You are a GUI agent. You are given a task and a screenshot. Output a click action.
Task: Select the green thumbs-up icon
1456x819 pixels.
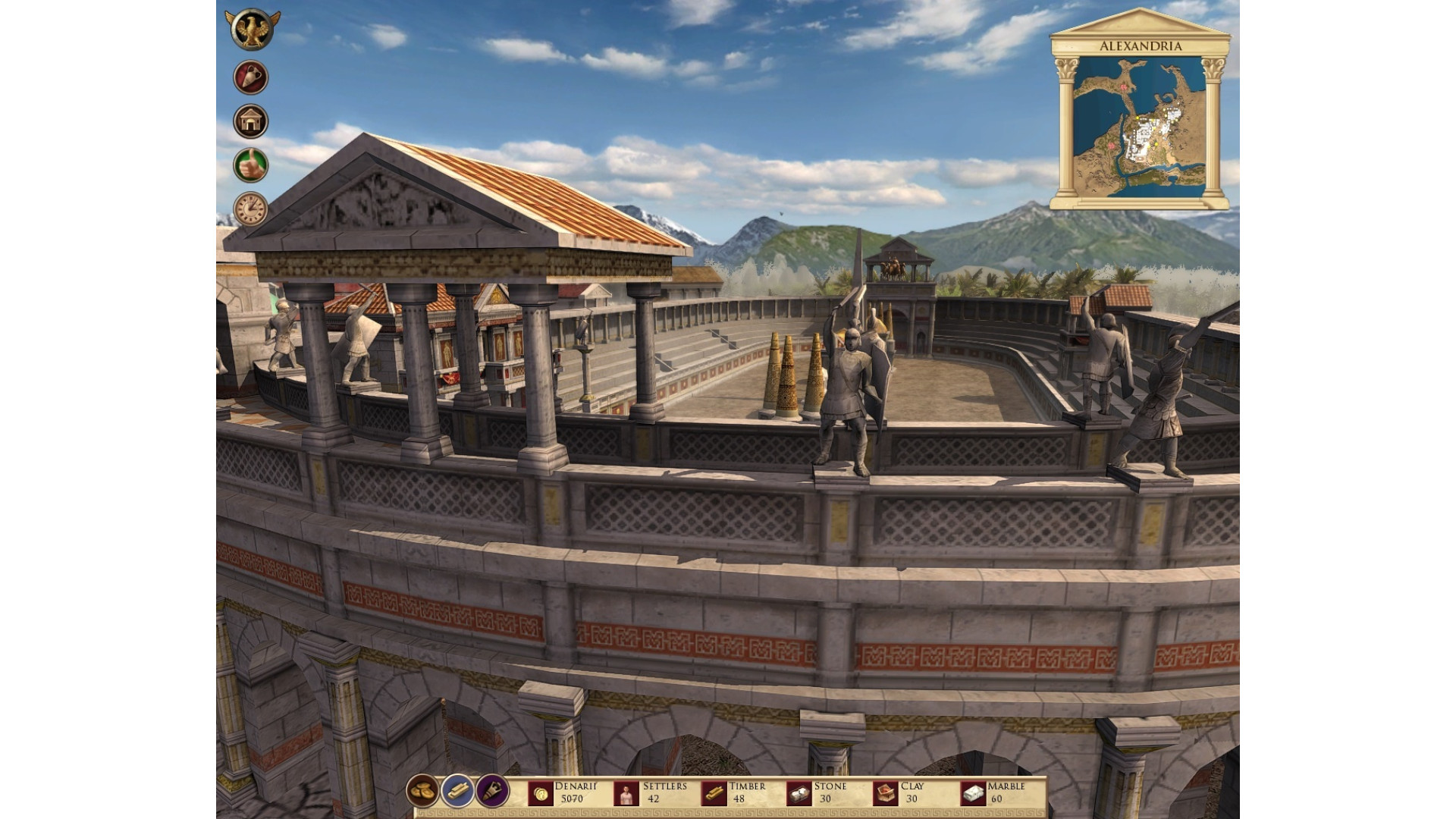[x=250, y=165]
